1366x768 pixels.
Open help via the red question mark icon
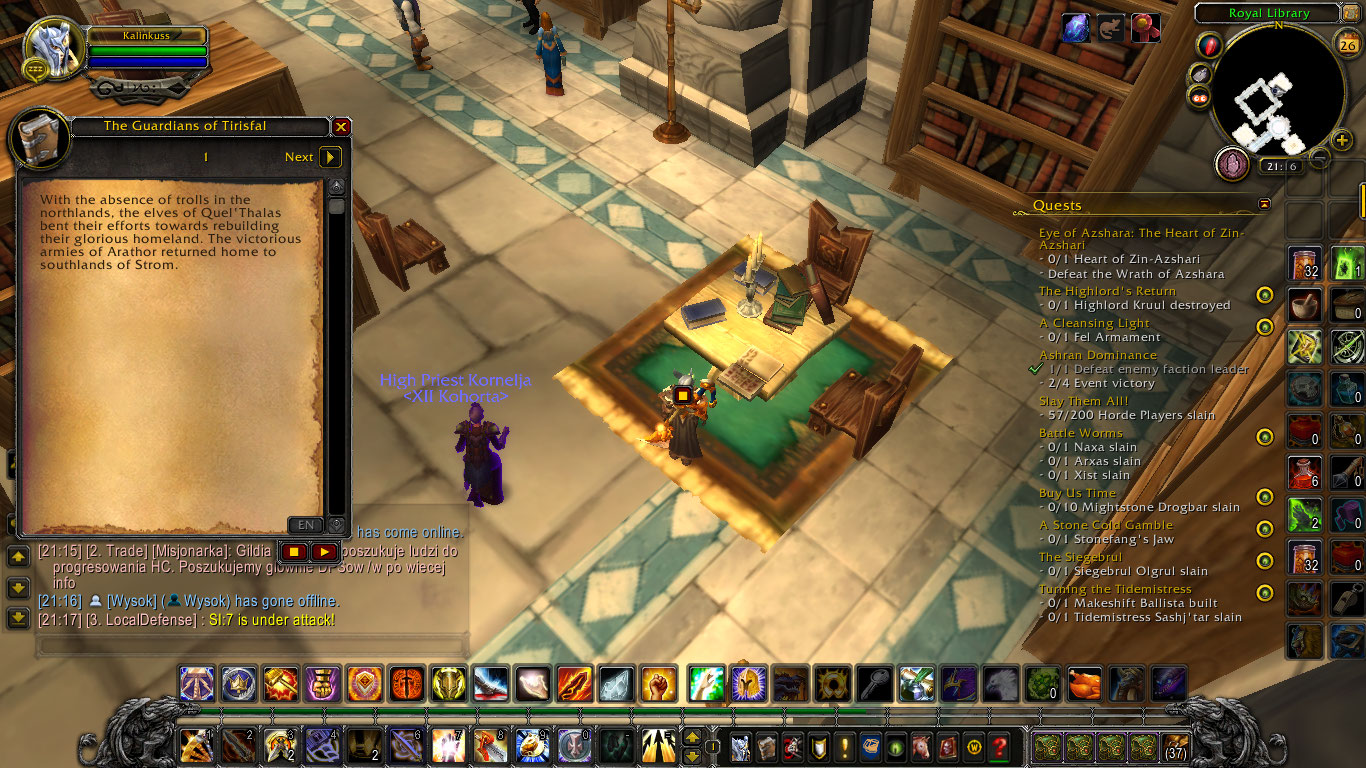(999, 748)
